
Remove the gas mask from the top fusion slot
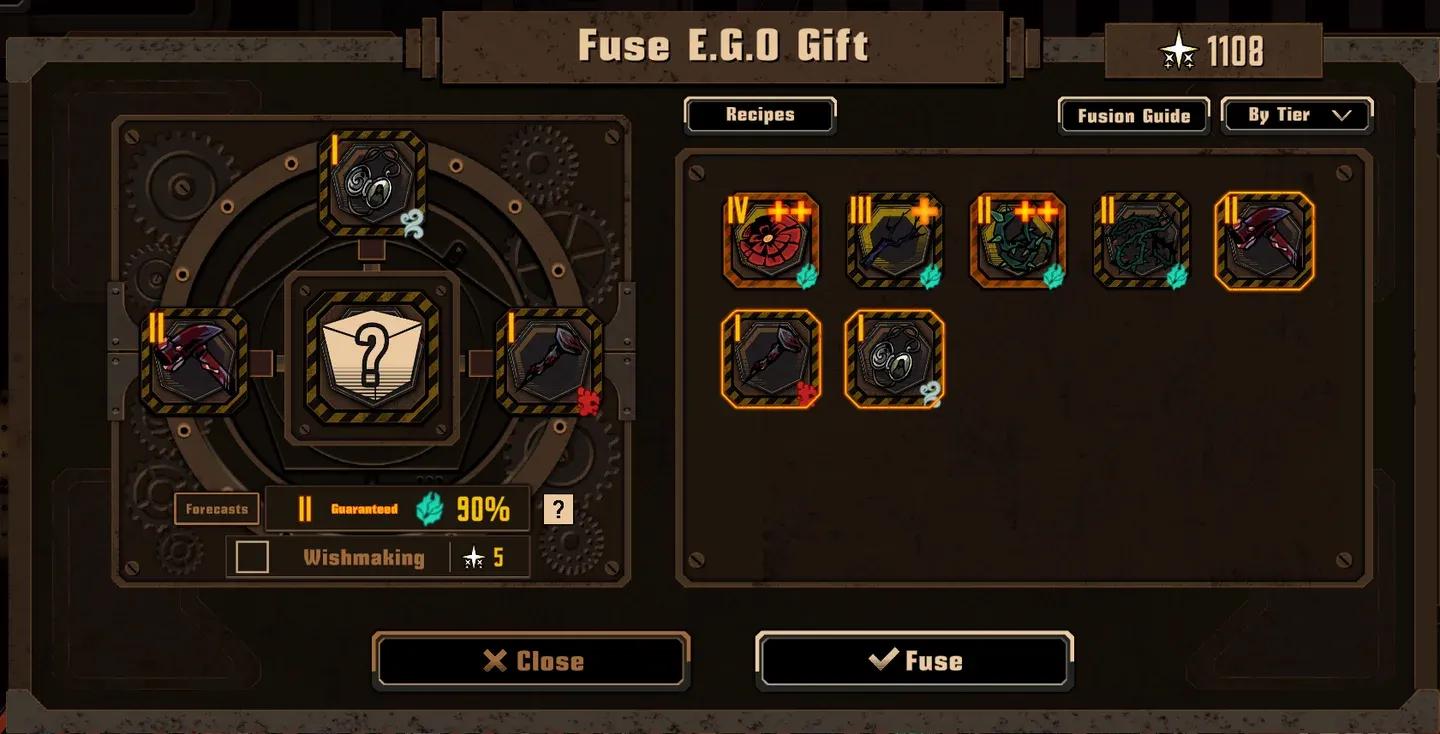372,184
